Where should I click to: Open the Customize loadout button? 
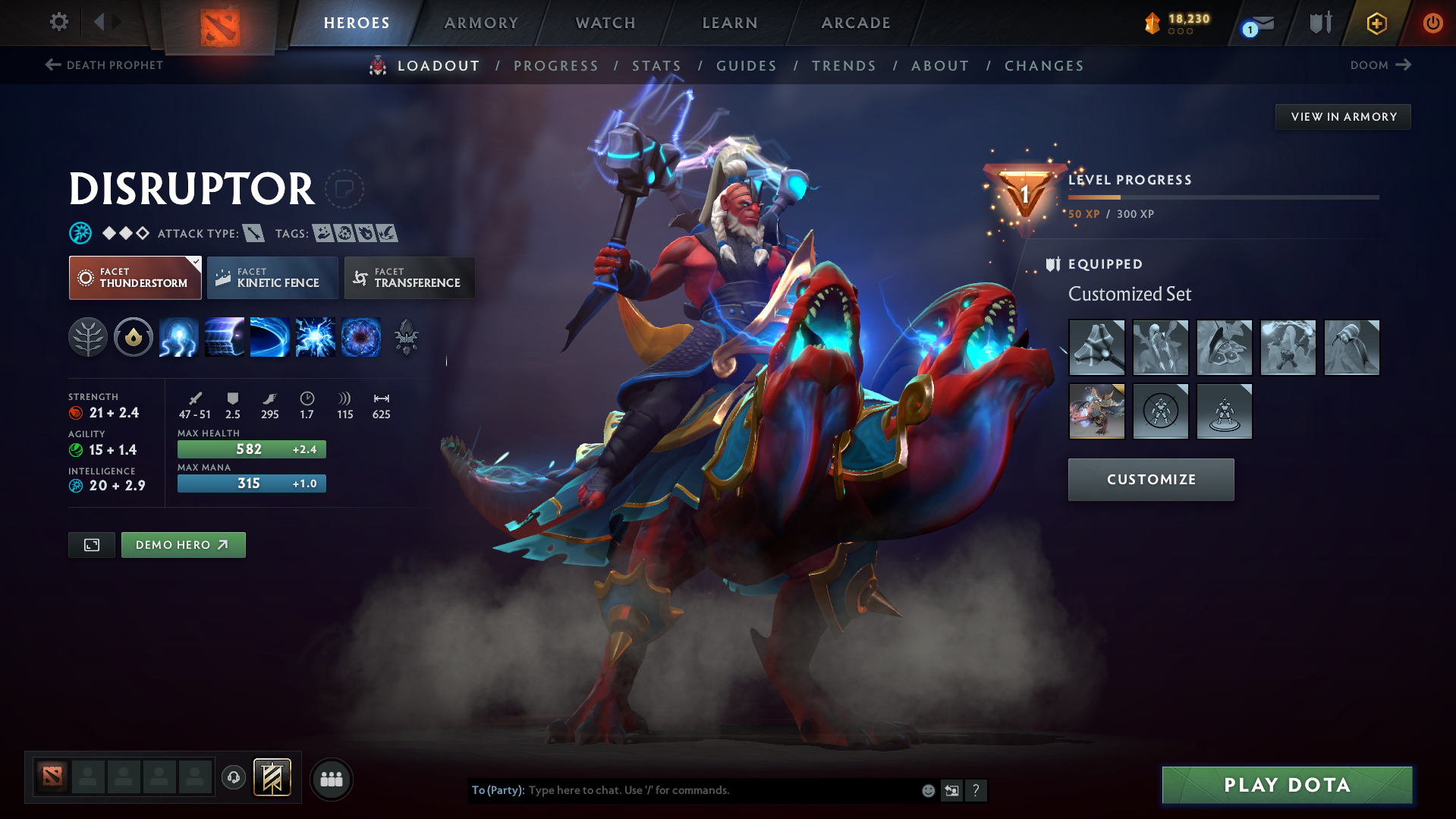1150,480
